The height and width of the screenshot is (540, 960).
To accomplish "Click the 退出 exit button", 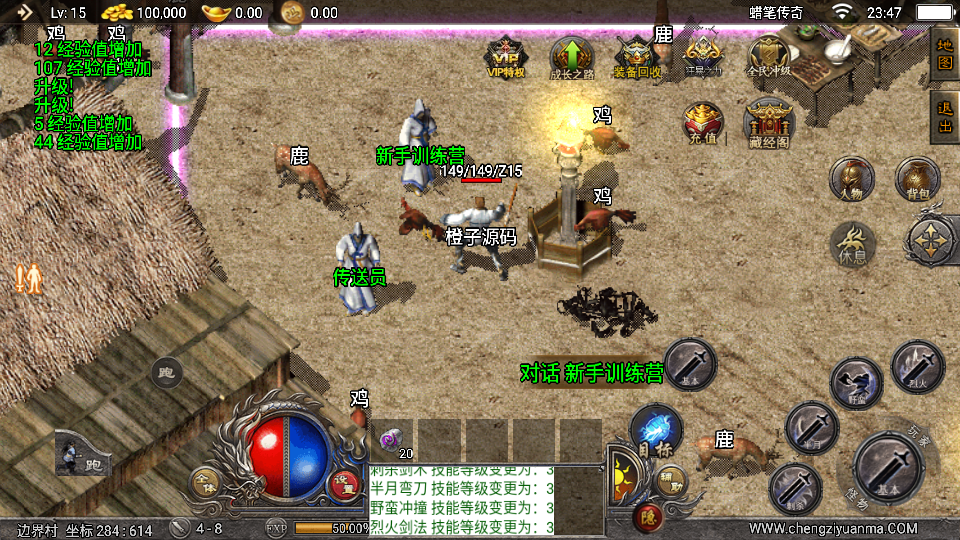I will click(x=944, y=116).
